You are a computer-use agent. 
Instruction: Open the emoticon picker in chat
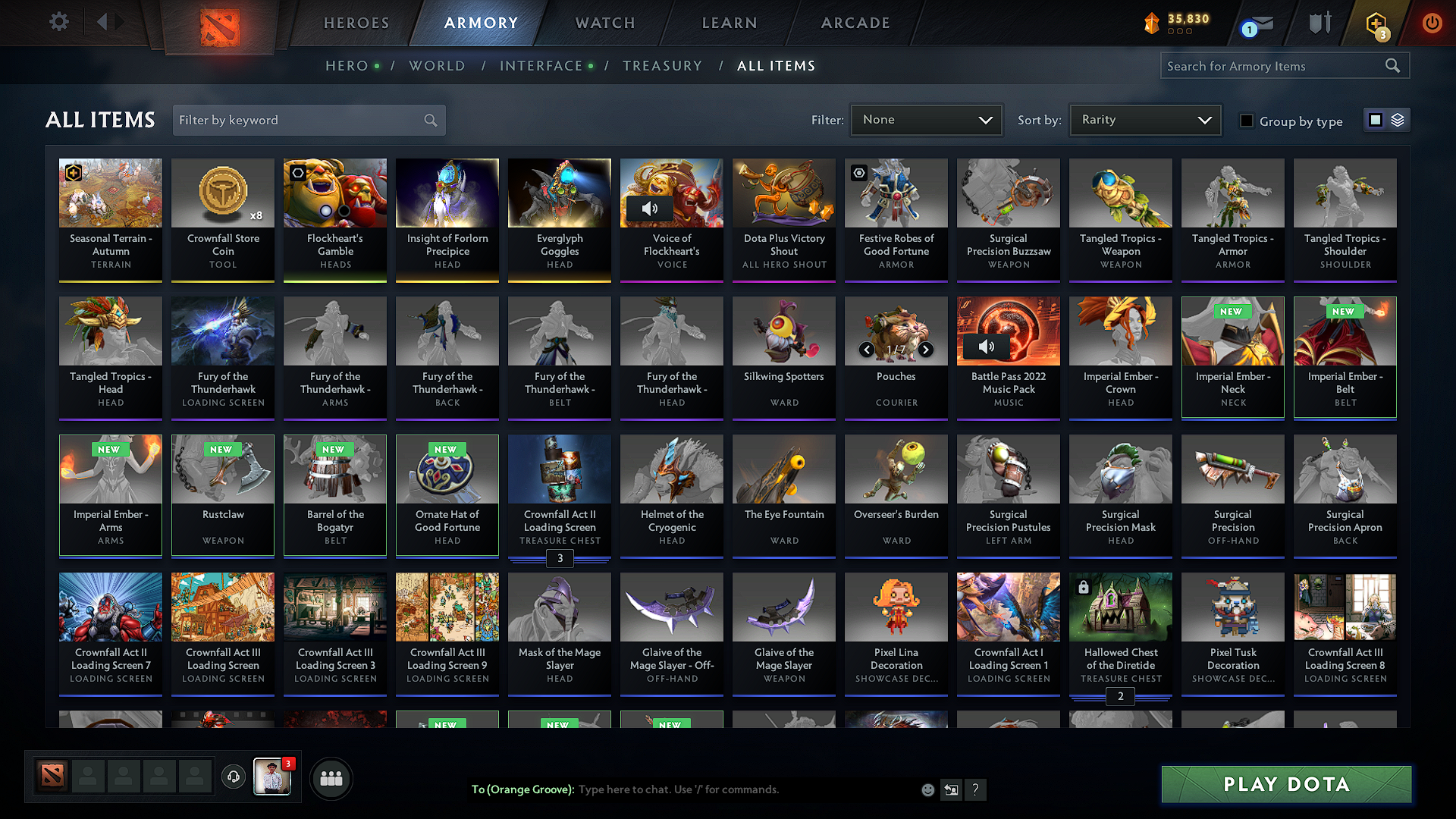coord(927,789)
